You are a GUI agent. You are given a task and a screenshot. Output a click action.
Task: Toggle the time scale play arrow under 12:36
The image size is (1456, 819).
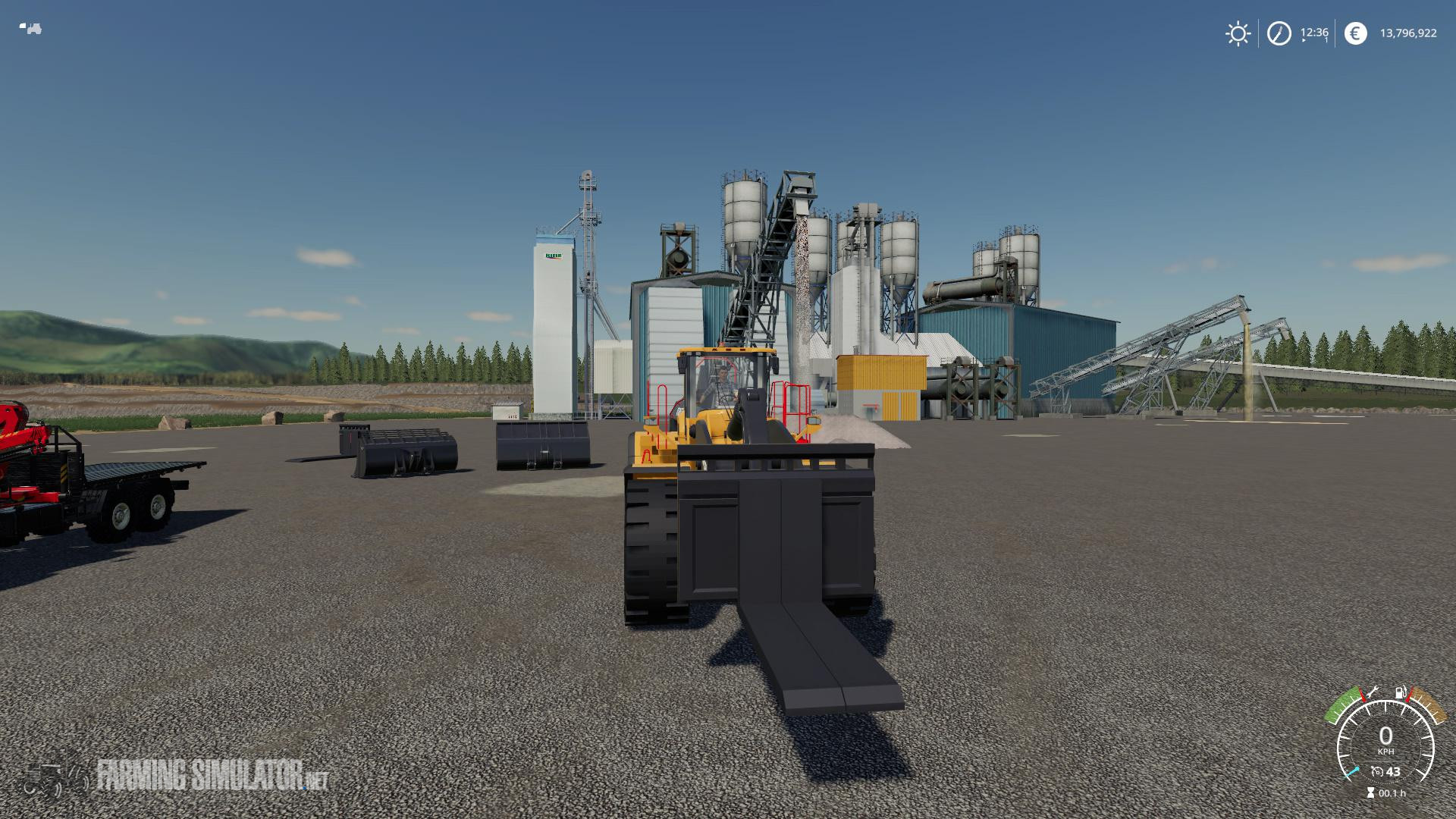click(1303, 40)
